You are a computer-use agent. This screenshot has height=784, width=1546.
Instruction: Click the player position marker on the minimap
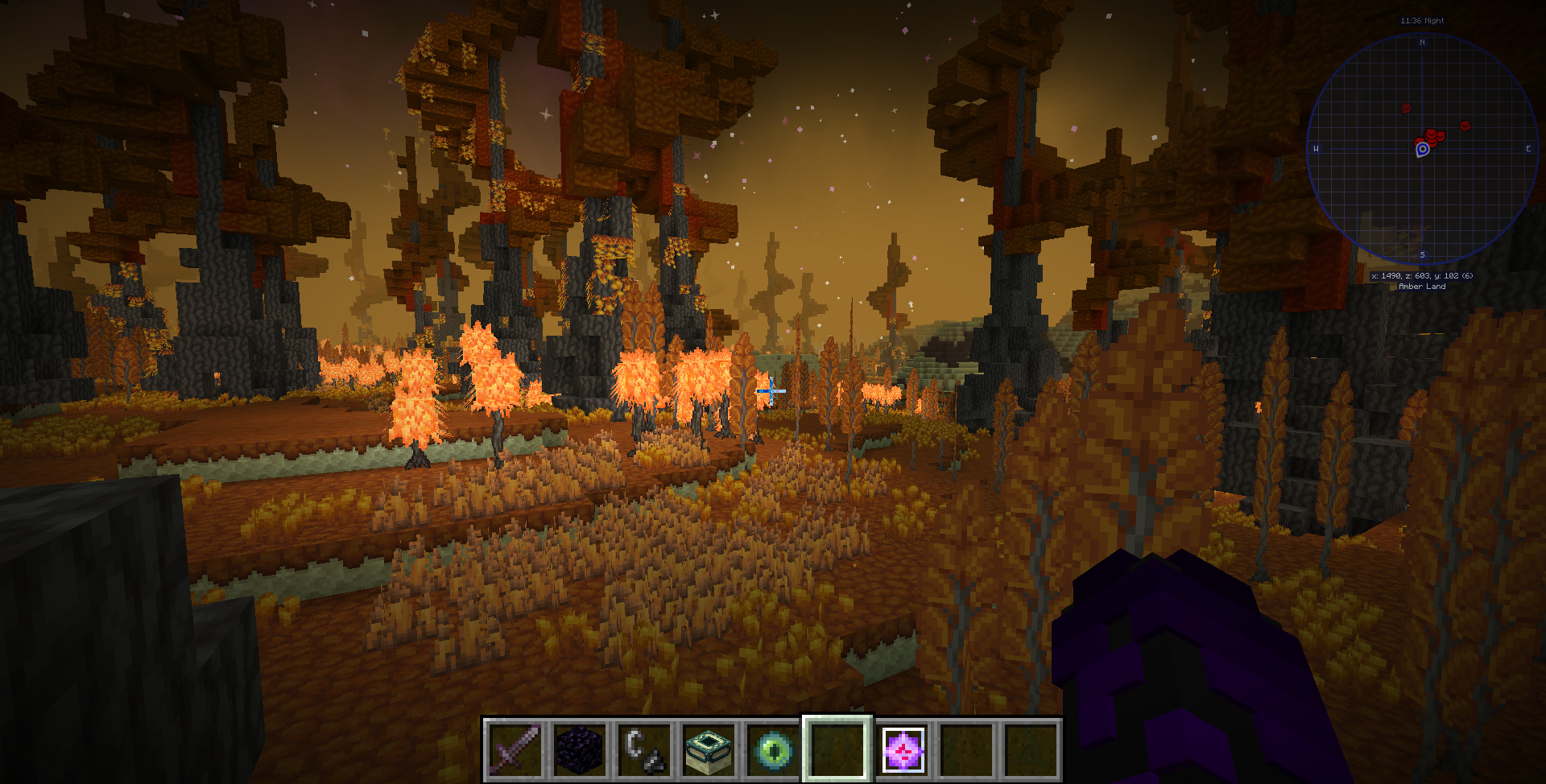pos(1420,149)
